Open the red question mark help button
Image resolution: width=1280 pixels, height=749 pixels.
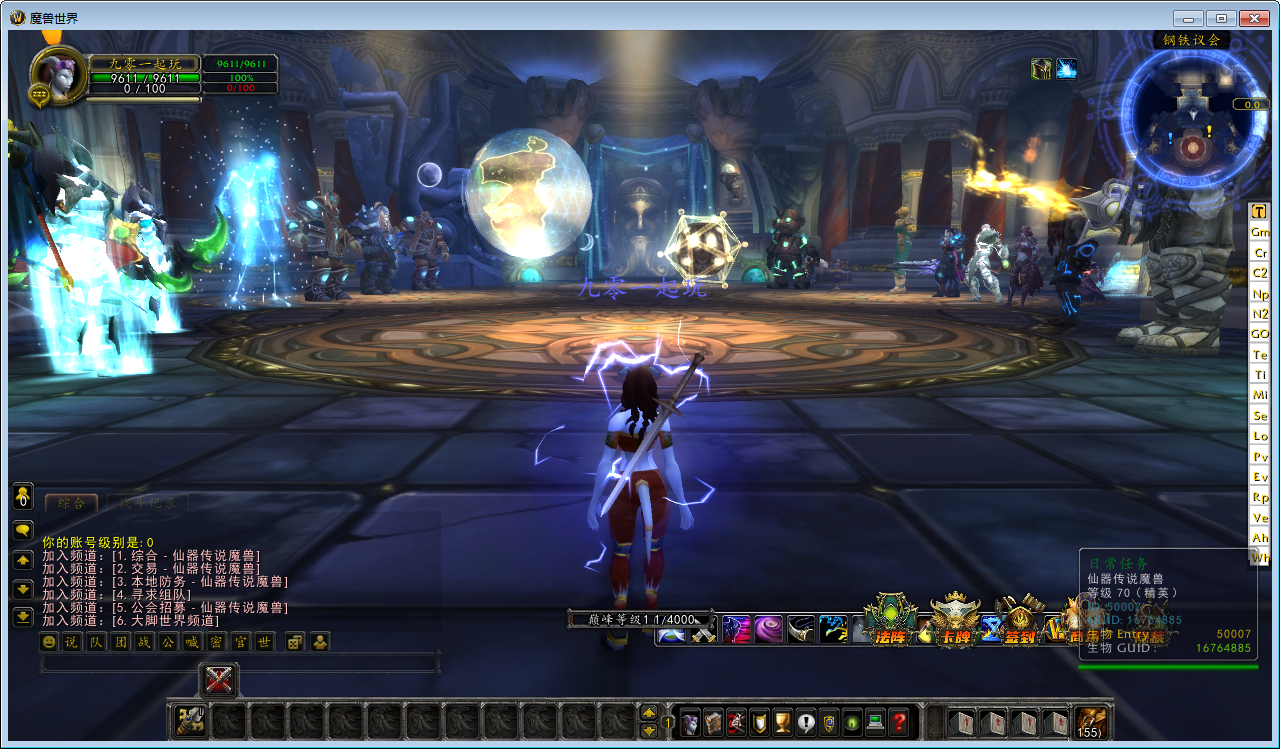[x=899, y=722]
